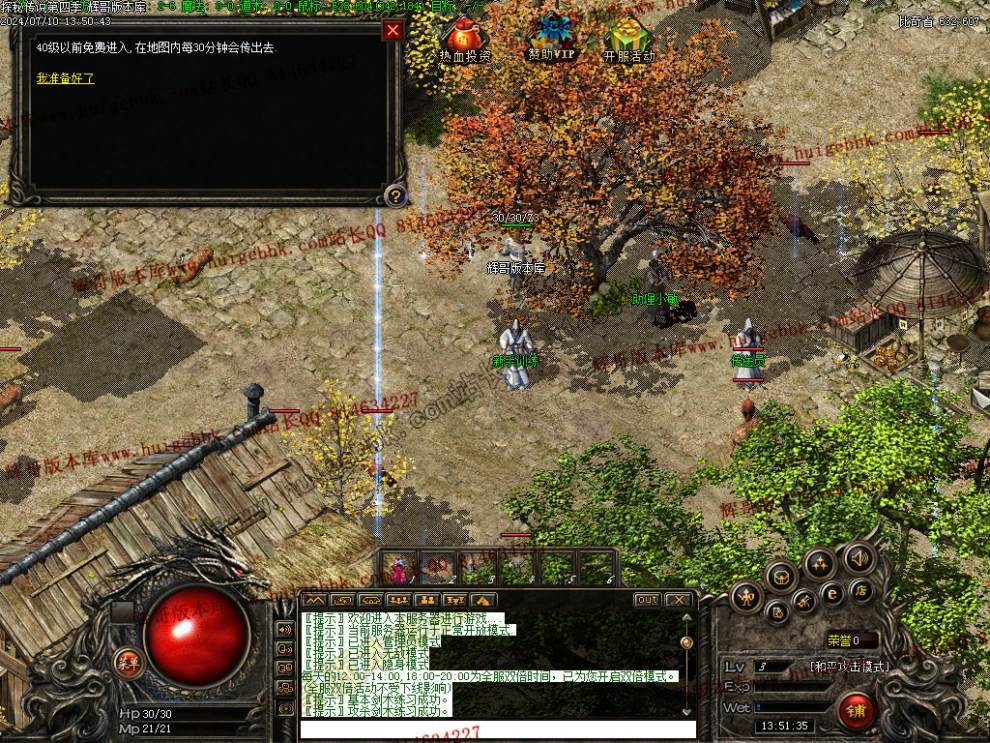
Task: Open the red 铺 shop button
Action: (856, 711)
